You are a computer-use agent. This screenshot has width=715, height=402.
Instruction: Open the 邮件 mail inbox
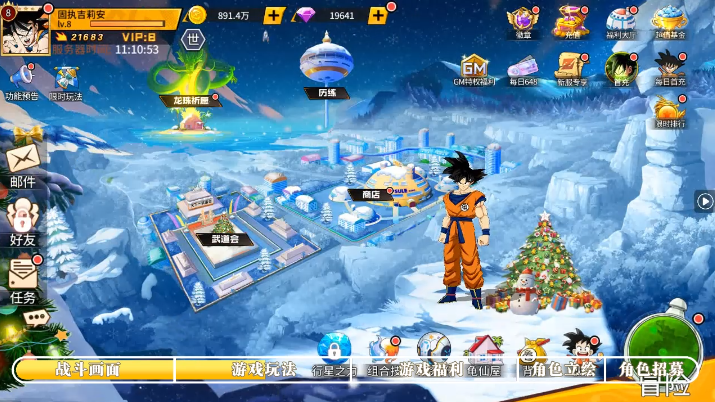(23, 164)
